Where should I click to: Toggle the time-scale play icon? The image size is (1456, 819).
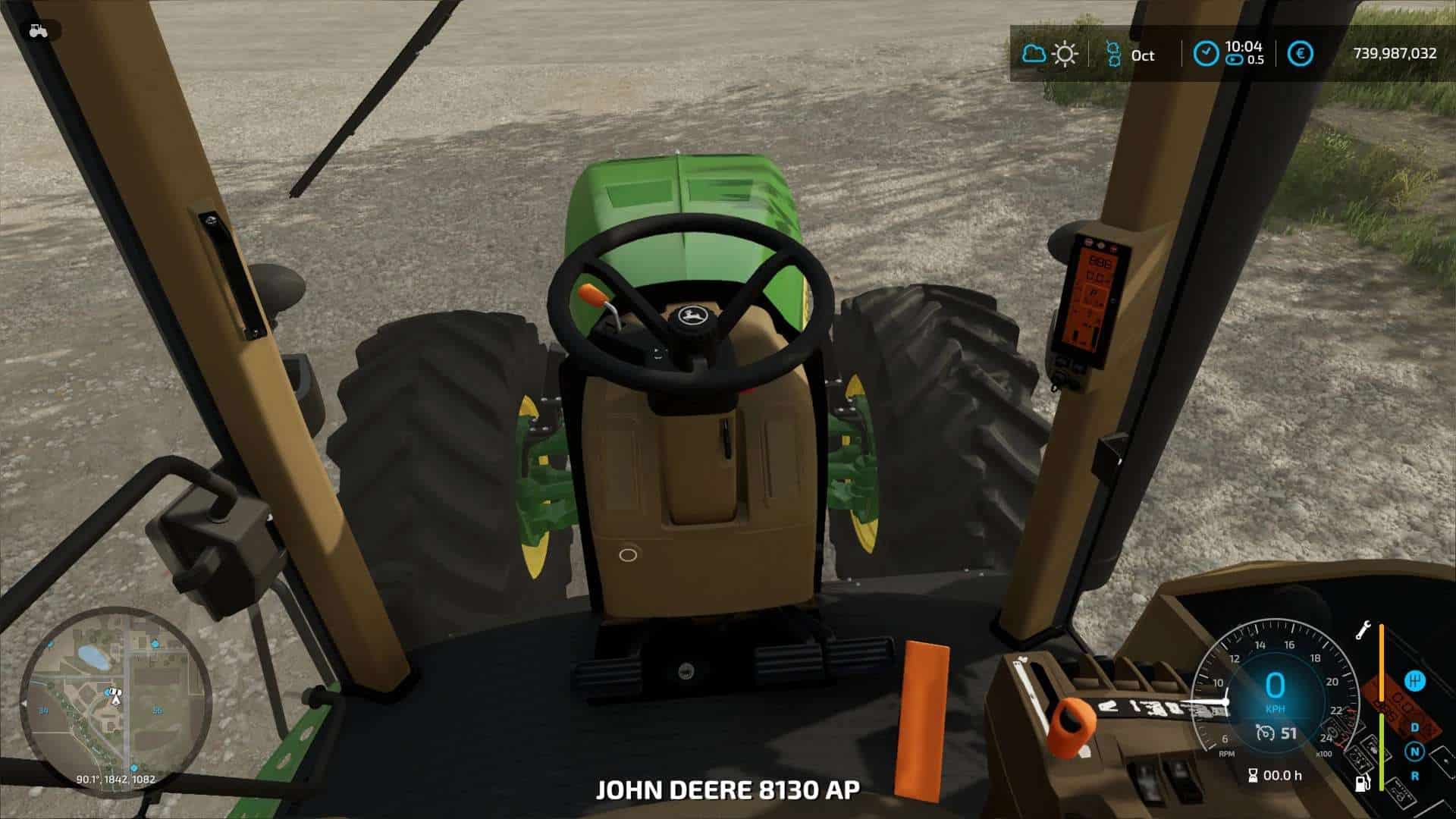[x=1234, y=61]
